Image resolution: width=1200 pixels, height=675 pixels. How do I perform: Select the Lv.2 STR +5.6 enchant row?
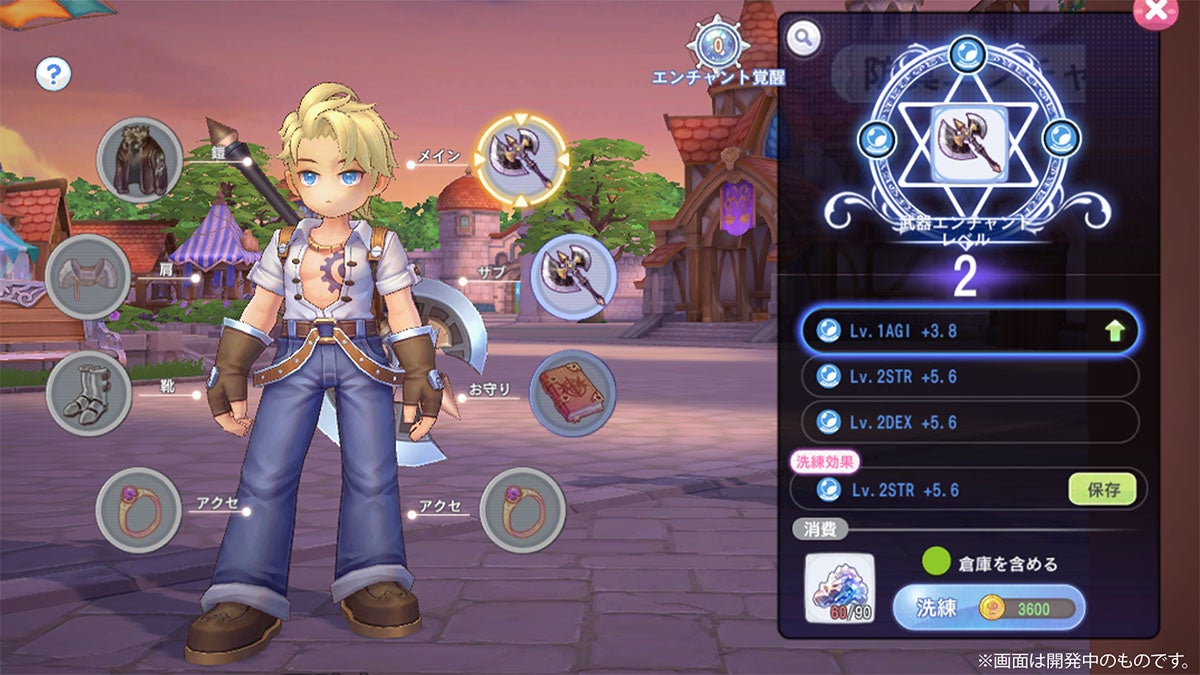968,376
